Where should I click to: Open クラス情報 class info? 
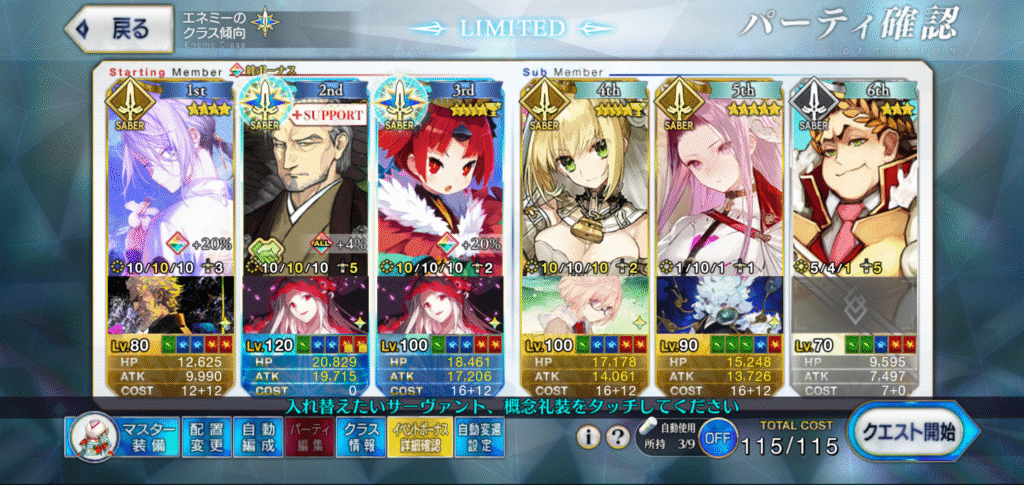361,439
